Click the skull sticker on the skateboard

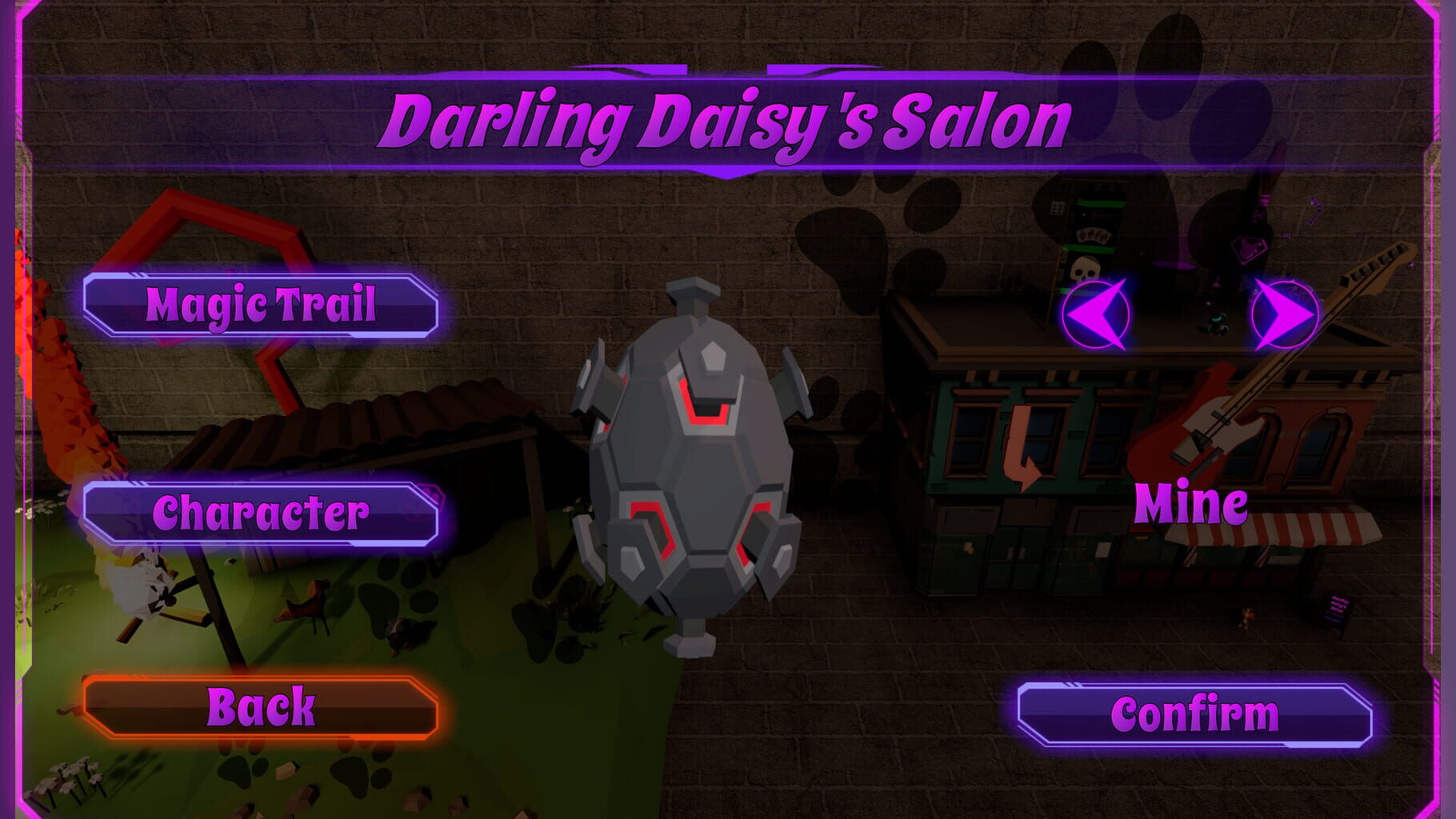click(x=1084, y=271)
